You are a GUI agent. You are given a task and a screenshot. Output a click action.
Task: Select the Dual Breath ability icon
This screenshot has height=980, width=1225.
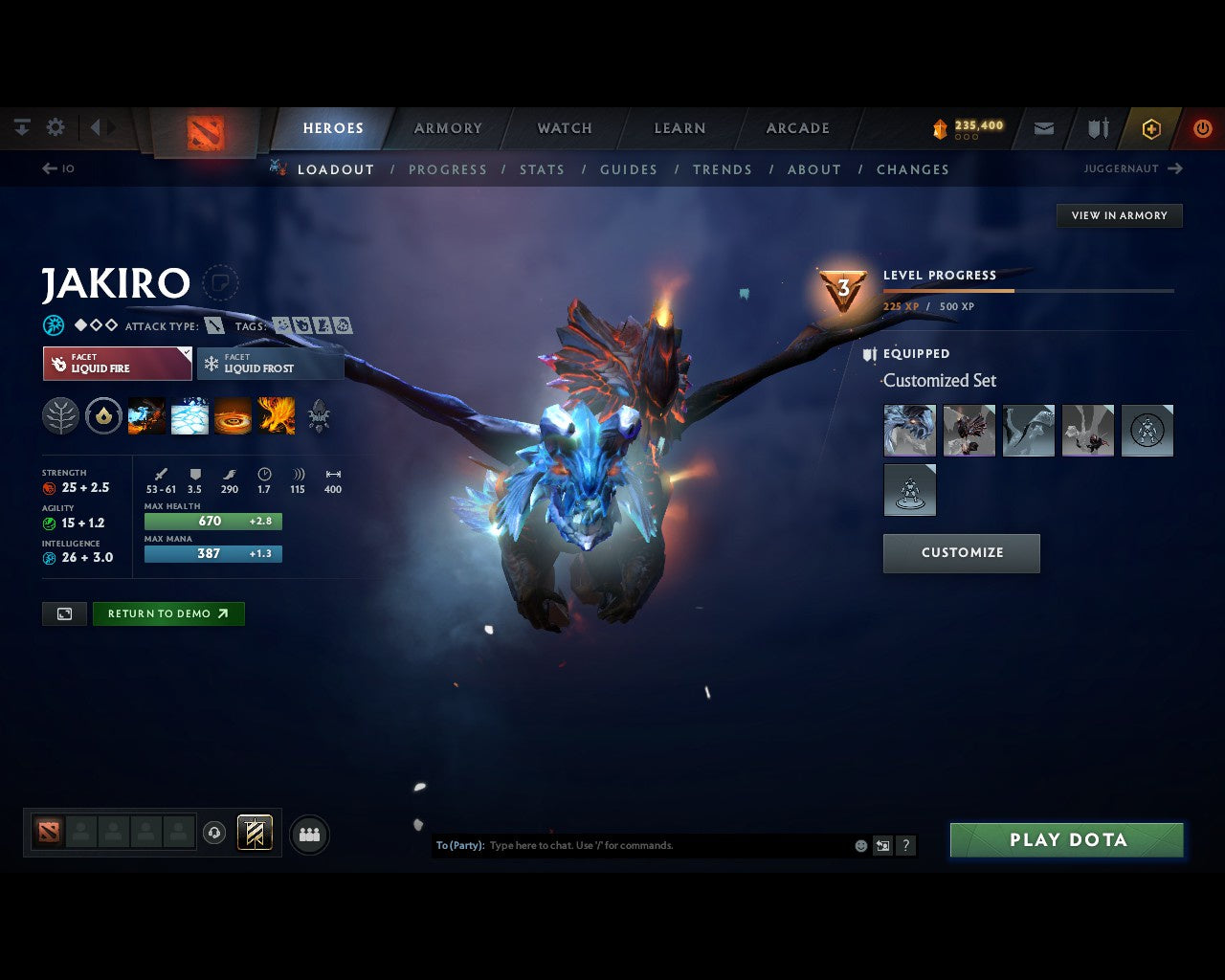click(146, 415)
